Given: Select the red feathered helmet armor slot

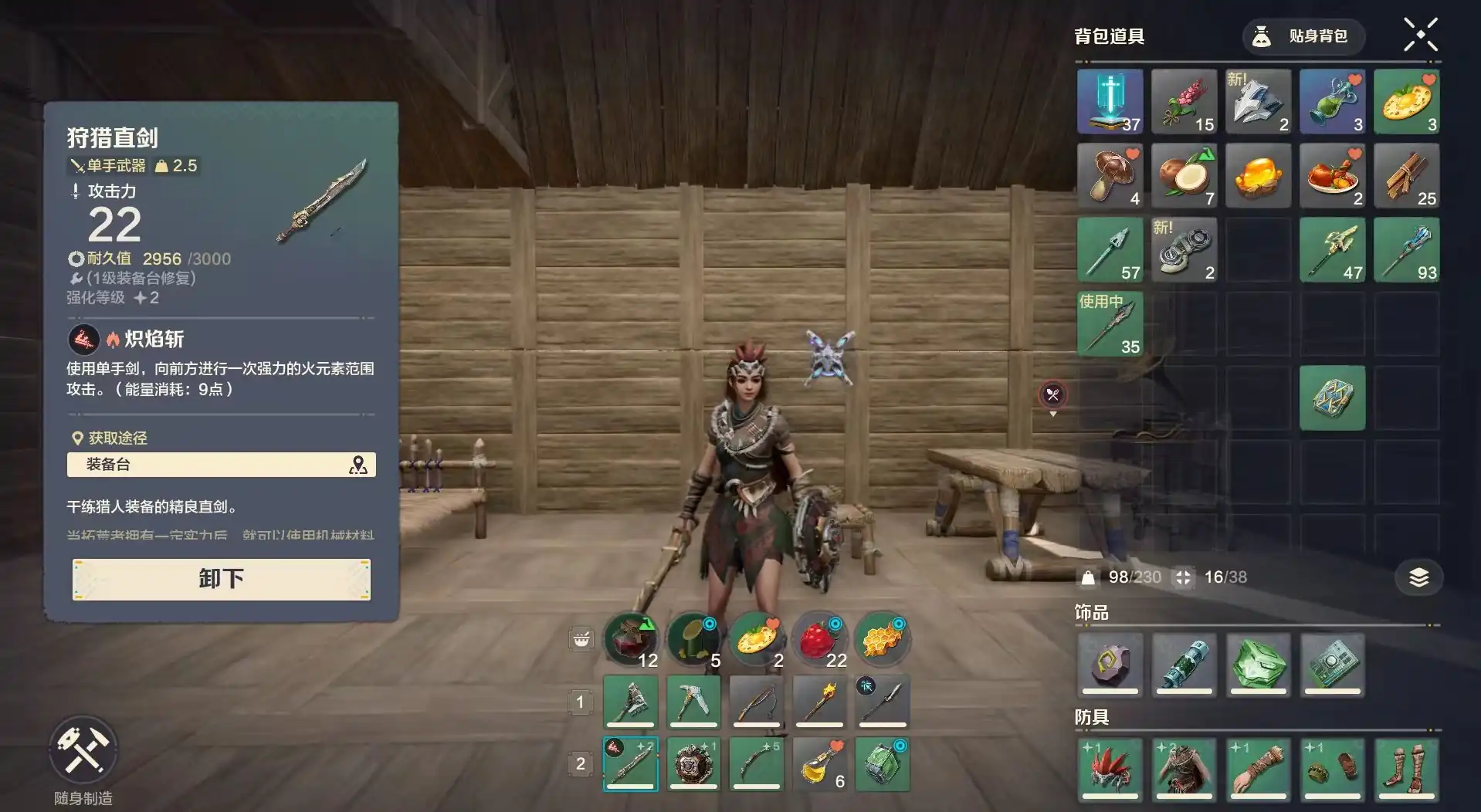Looking at the screenshot, I should [1110, 768].
